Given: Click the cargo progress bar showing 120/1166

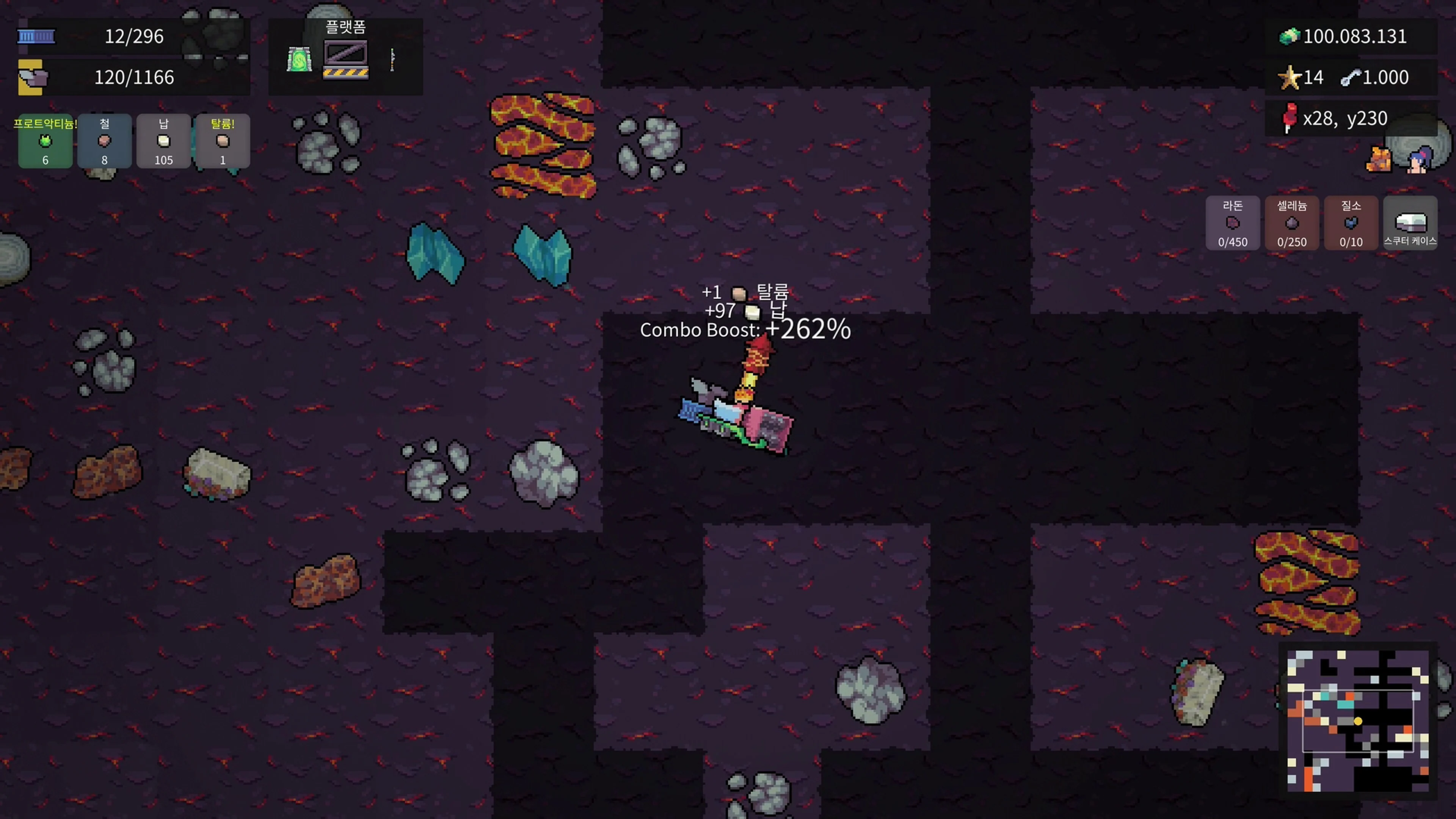Looking at the screenshot, I should tap(141, 77).
